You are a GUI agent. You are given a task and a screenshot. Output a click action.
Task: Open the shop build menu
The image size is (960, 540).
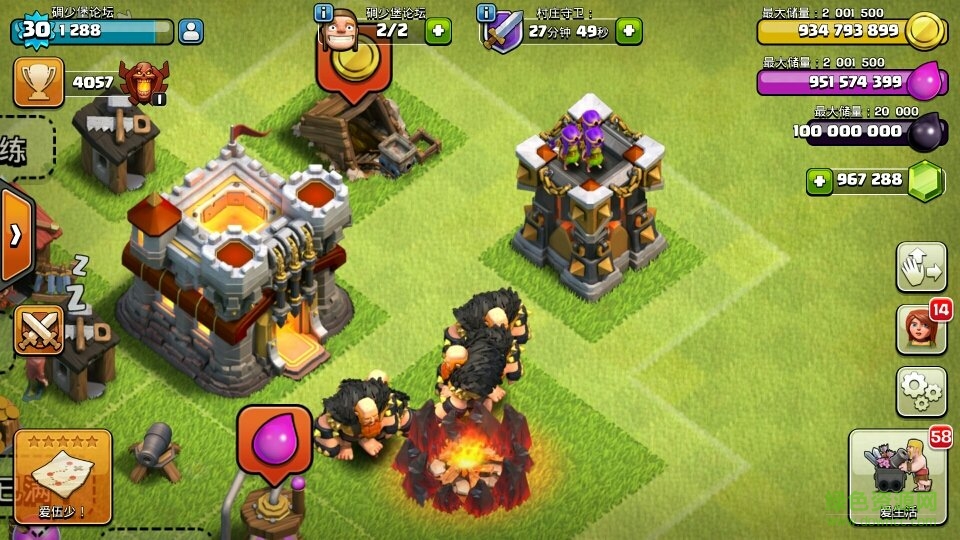pos(897,477)
